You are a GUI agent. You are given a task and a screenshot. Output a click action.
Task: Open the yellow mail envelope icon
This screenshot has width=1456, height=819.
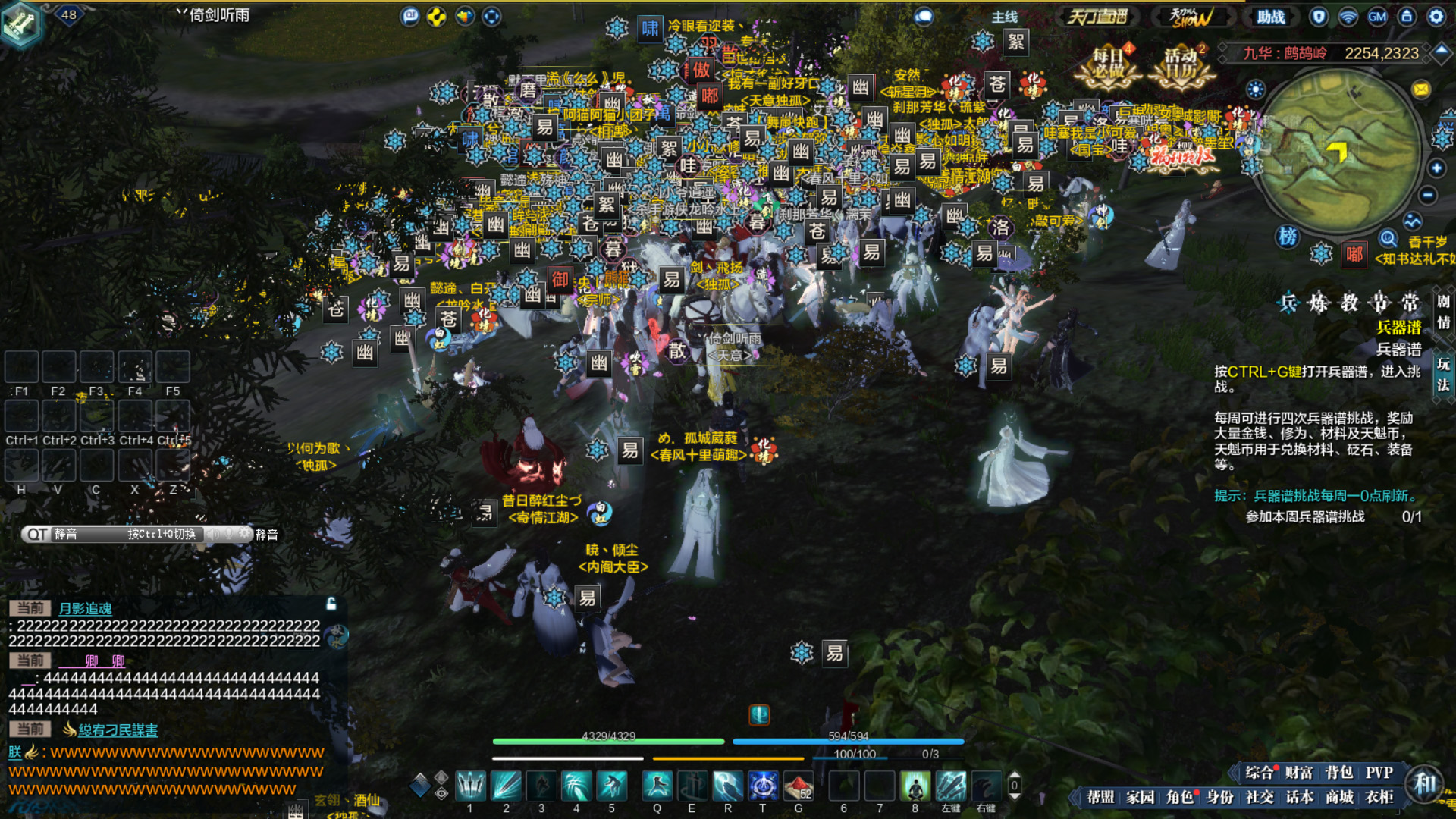[1421, 89]
